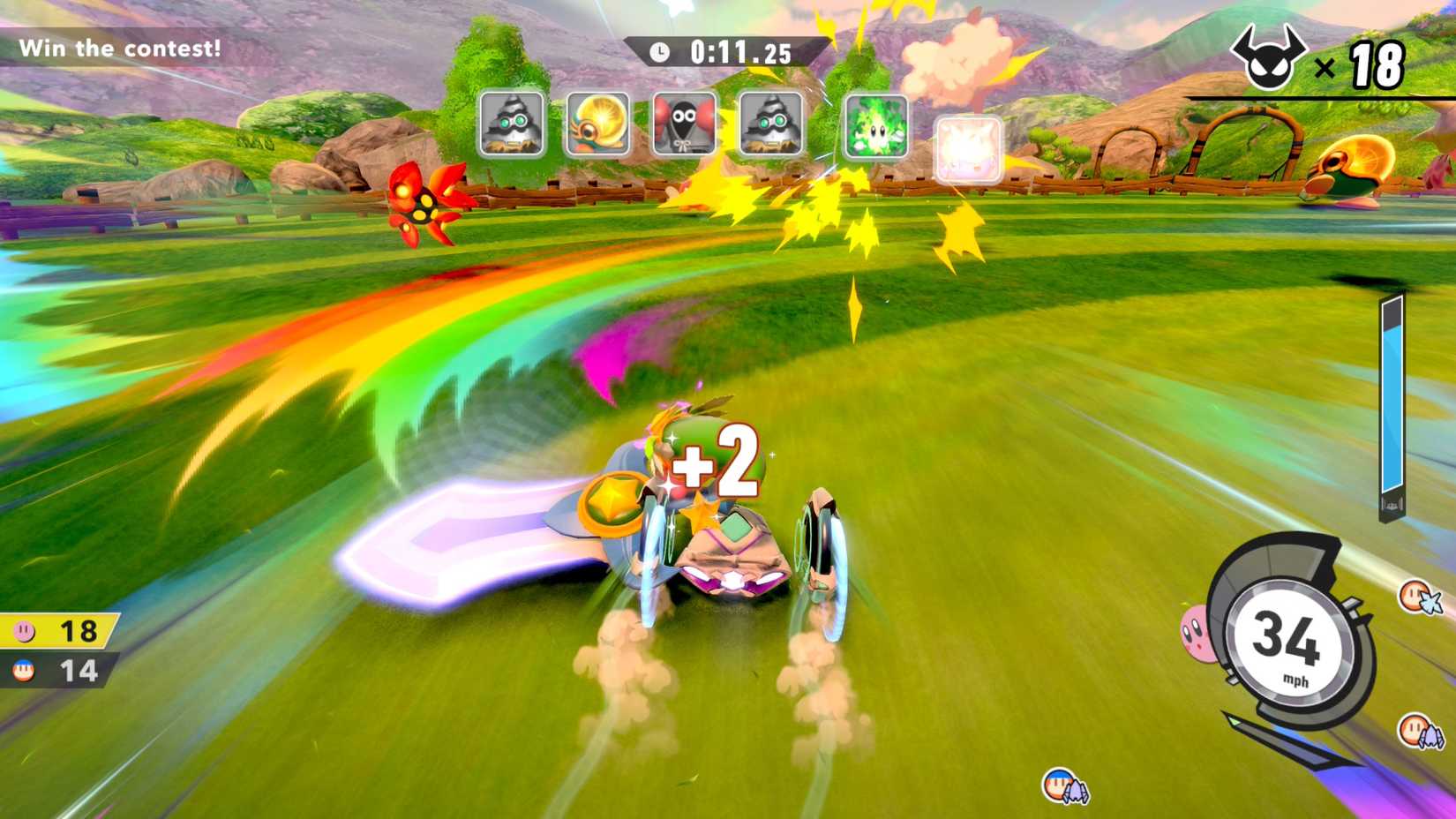Image resolution: width=1456 pixels, height=819 pixels.
Task: Select the black ghost enemy portrait
Action: coord(684,124)
